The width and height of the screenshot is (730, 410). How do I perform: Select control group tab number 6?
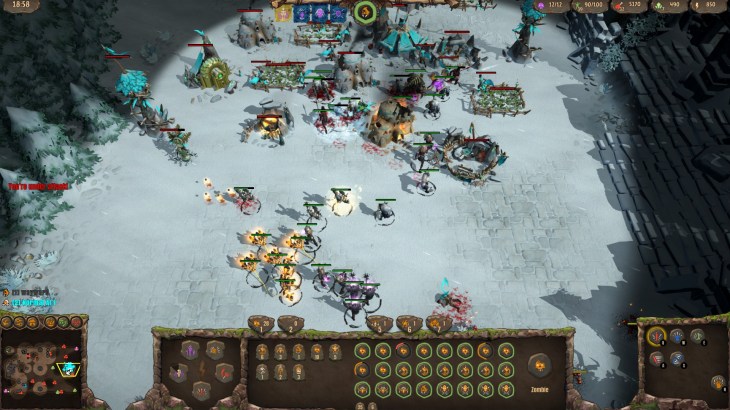click(x=409, y=324)
